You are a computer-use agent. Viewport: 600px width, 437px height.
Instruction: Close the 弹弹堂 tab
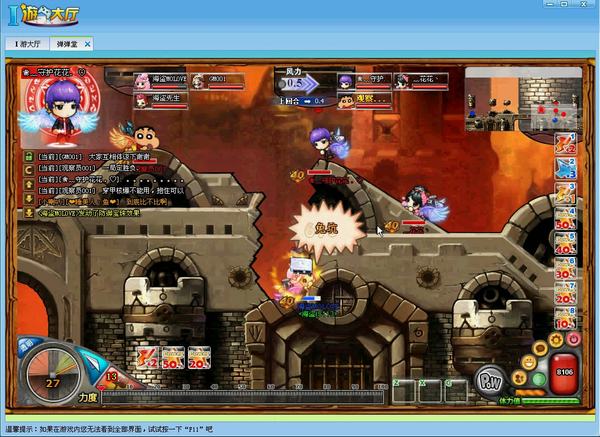coord(87,45)
